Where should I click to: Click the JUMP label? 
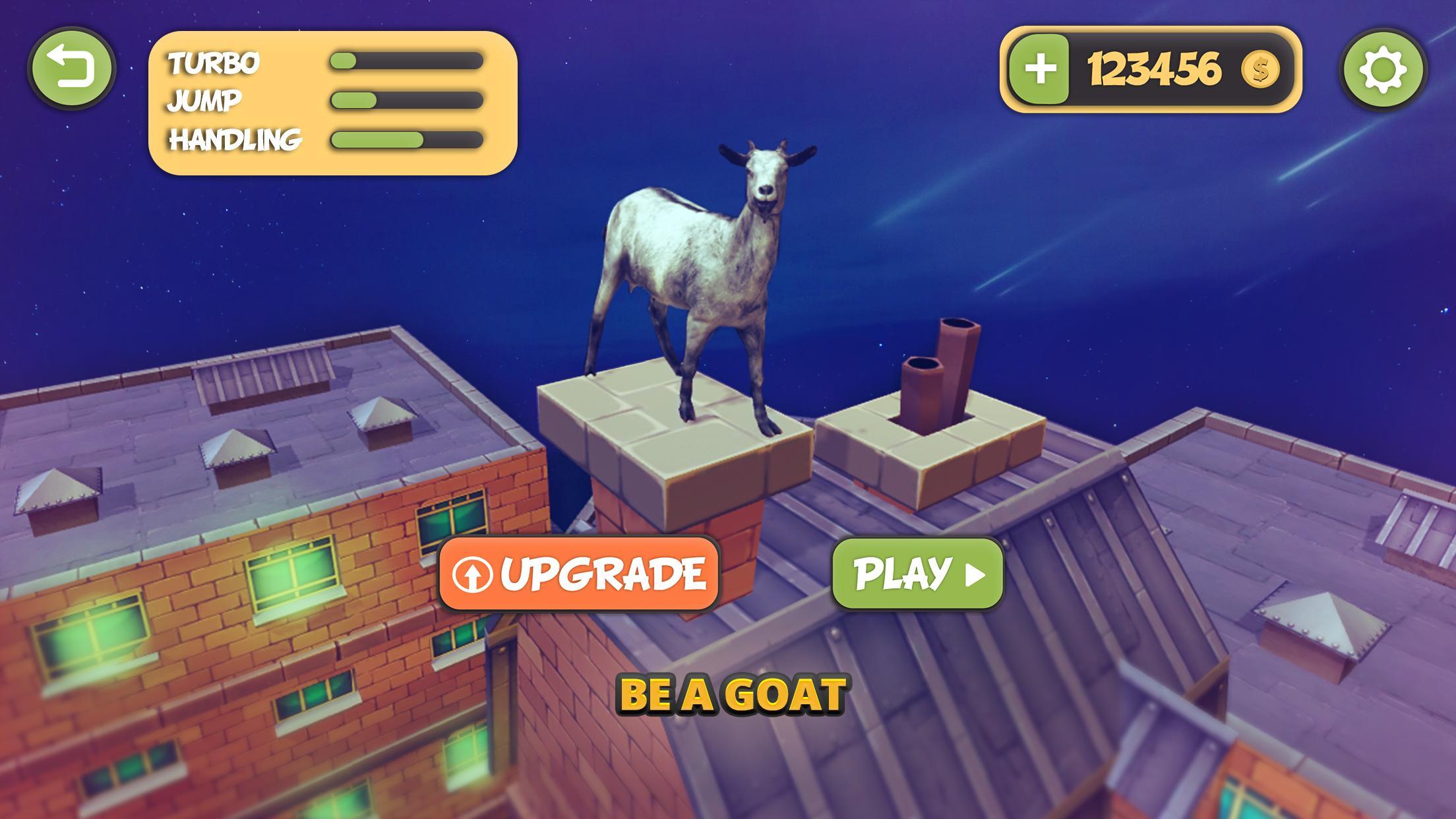(202, 101)
